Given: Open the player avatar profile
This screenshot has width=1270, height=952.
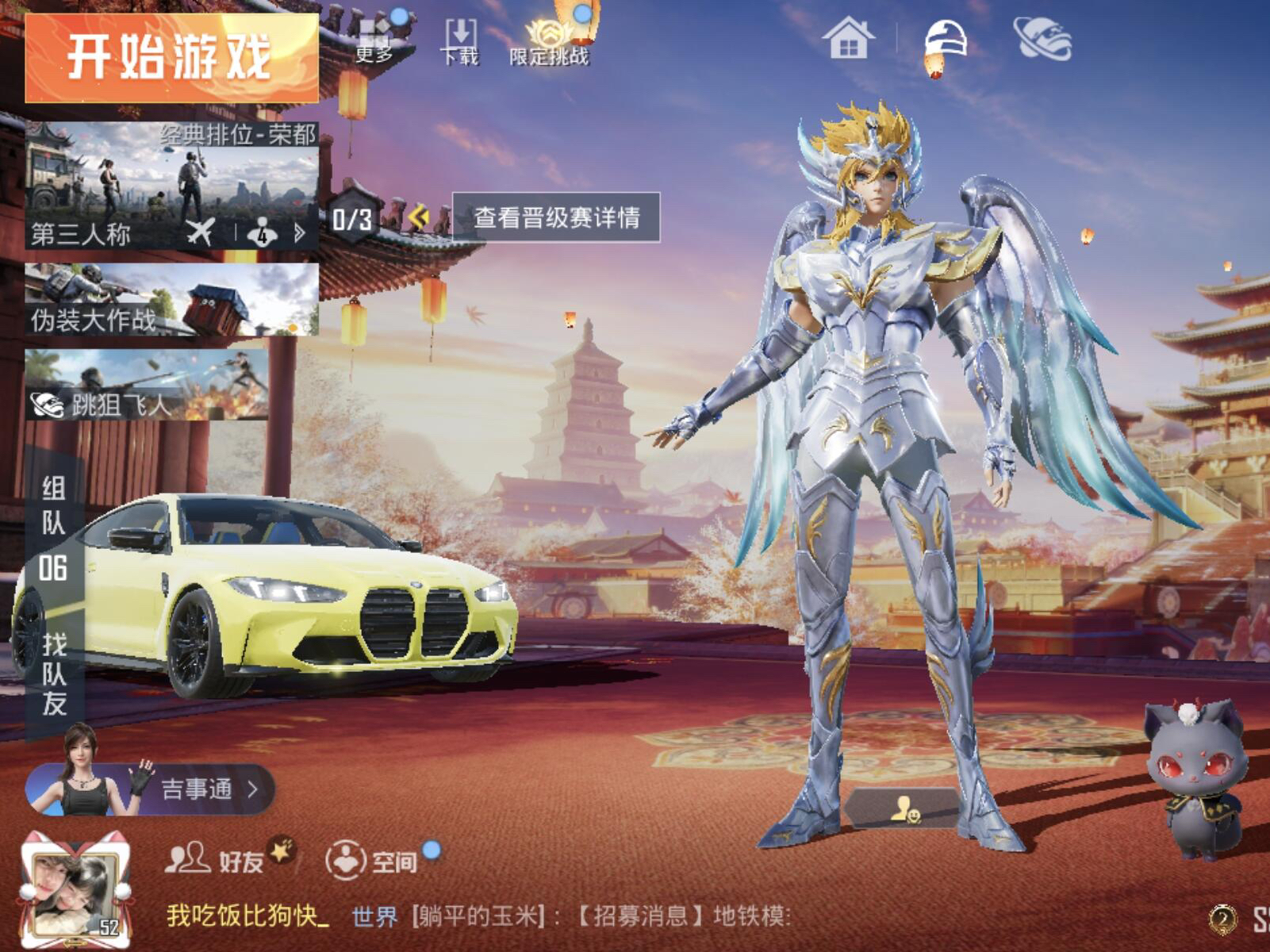Looking at the screenshot, I should 75,890.
